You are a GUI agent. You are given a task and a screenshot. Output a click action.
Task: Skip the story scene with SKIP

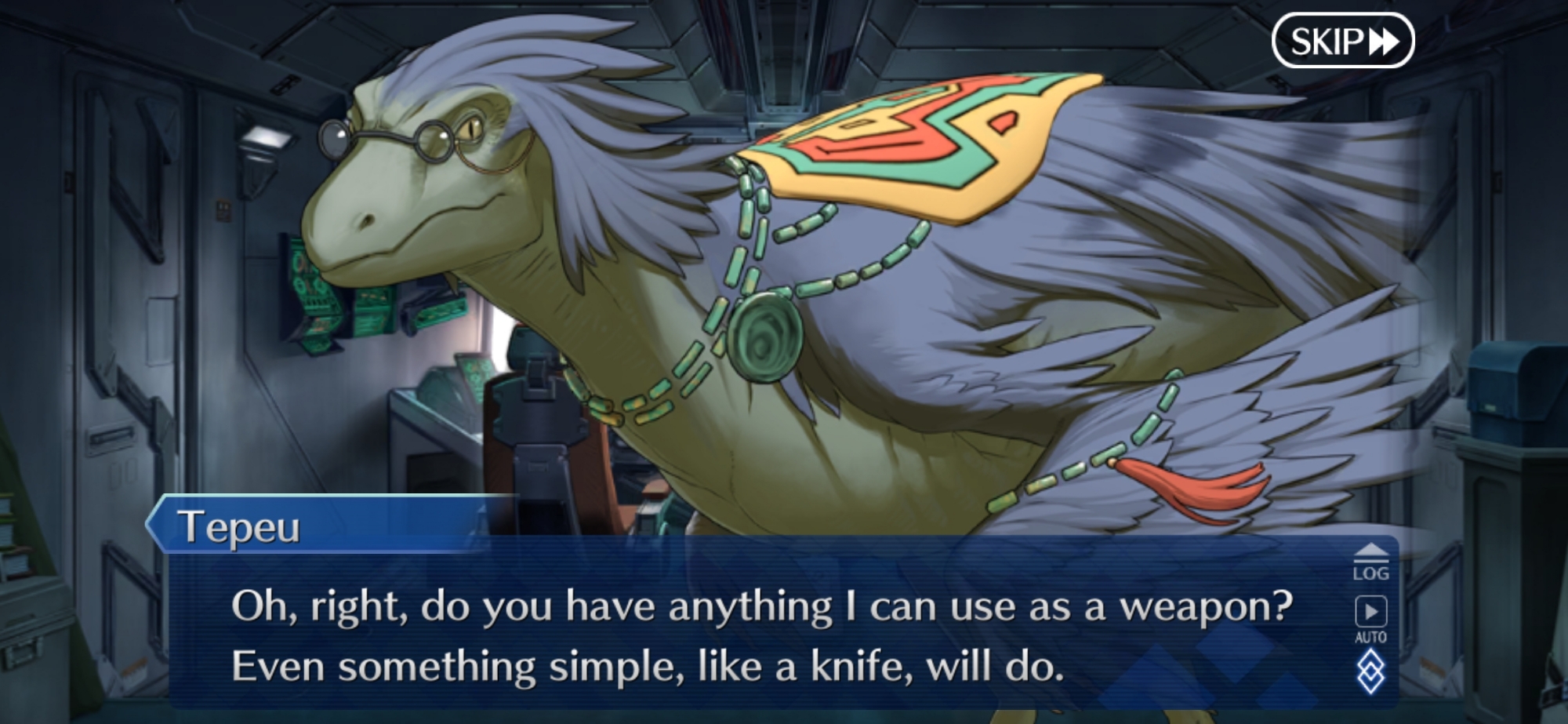1342,41
